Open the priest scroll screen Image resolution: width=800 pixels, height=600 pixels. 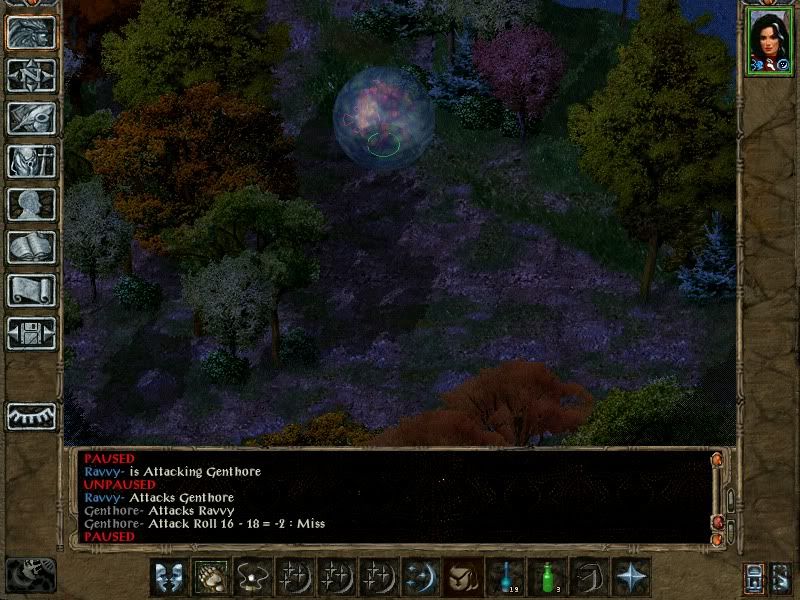[31, 290]
